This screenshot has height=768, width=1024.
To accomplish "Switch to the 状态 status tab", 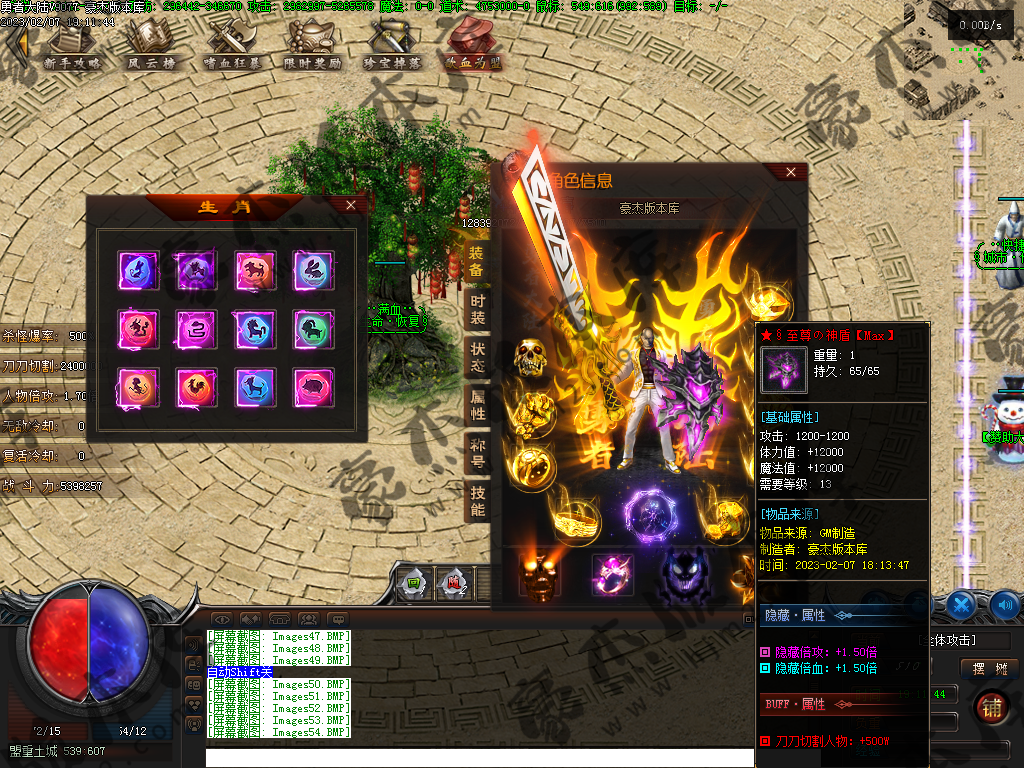I will click(477, 357).
